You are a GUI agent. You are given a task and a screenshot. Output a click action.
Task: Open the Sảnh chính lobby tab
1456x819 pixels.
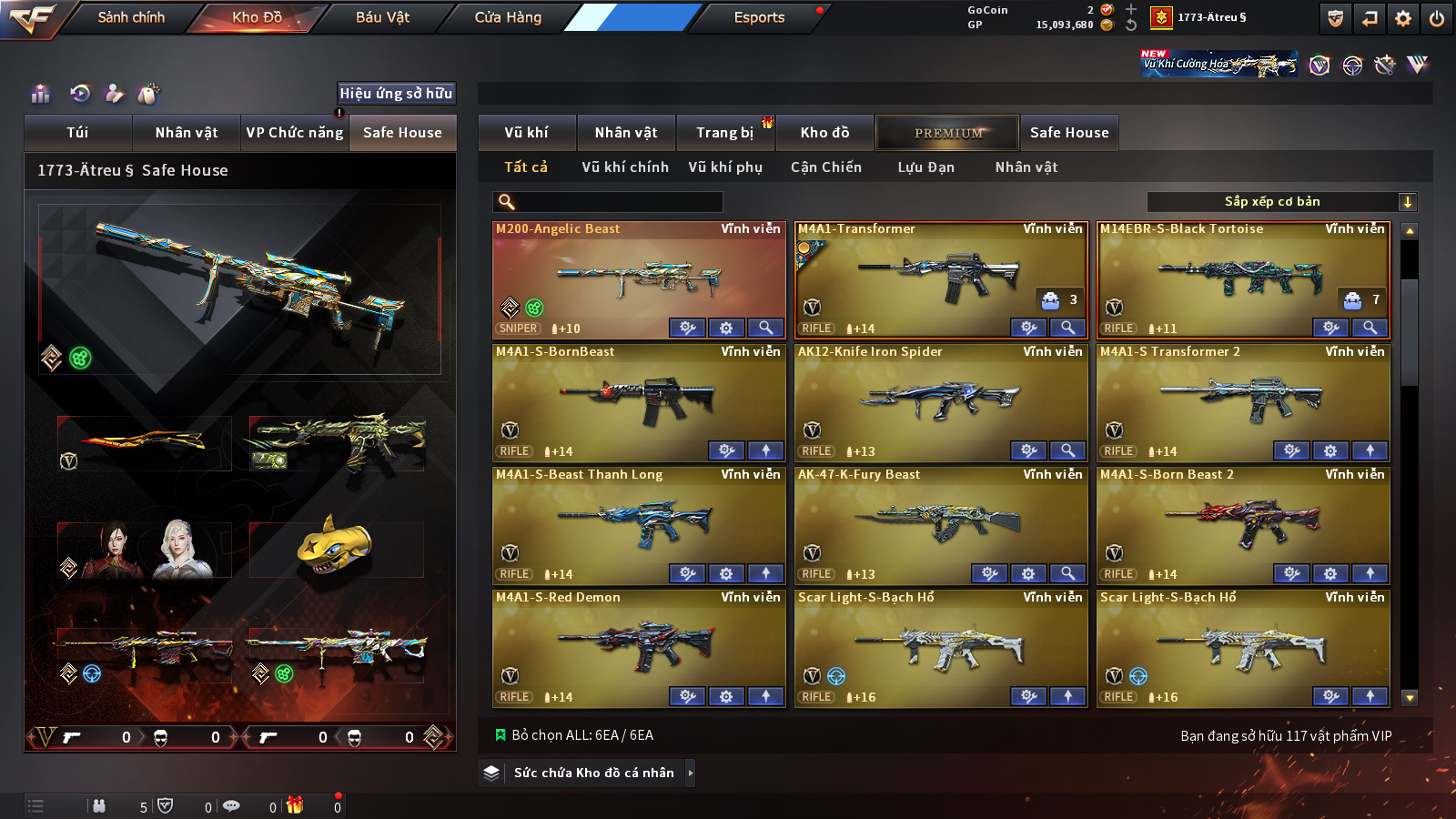131,17
